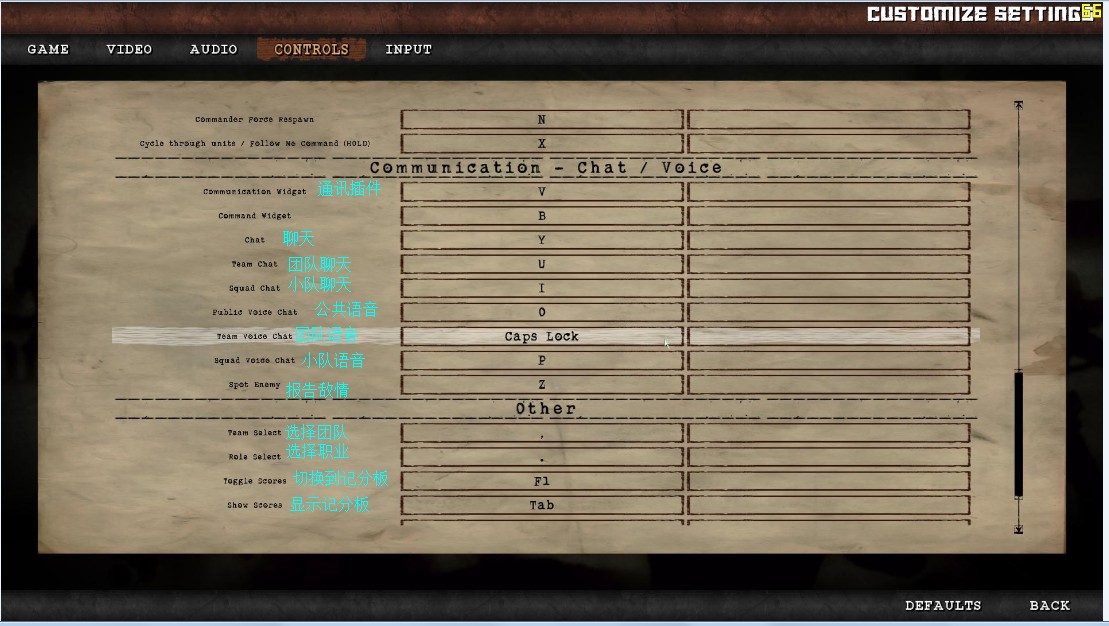Screen dimensions: 1109x626
Task: Go BACK from the settings screen
Action: pos(1049,605)
